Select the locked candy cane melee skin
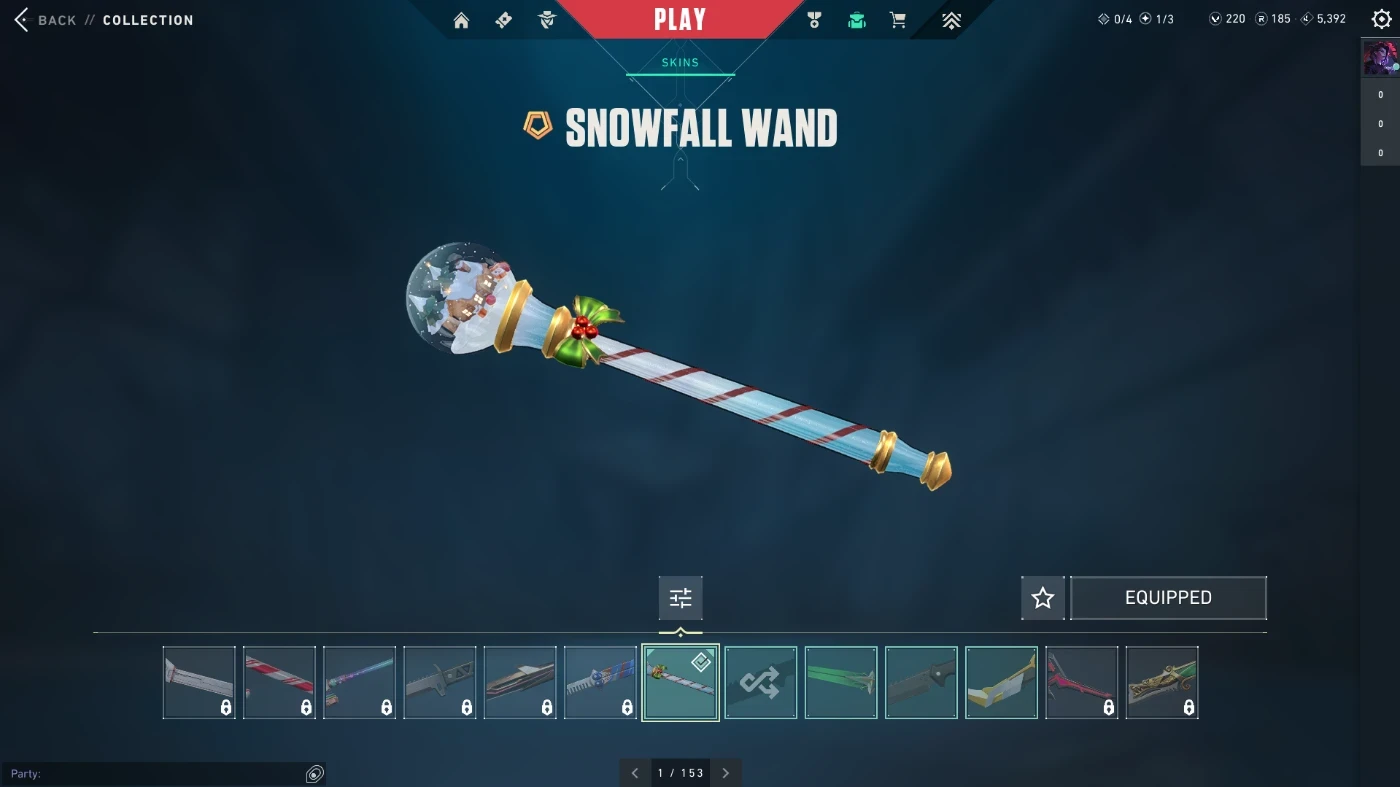1400x787 pixels. coord(279,683)
